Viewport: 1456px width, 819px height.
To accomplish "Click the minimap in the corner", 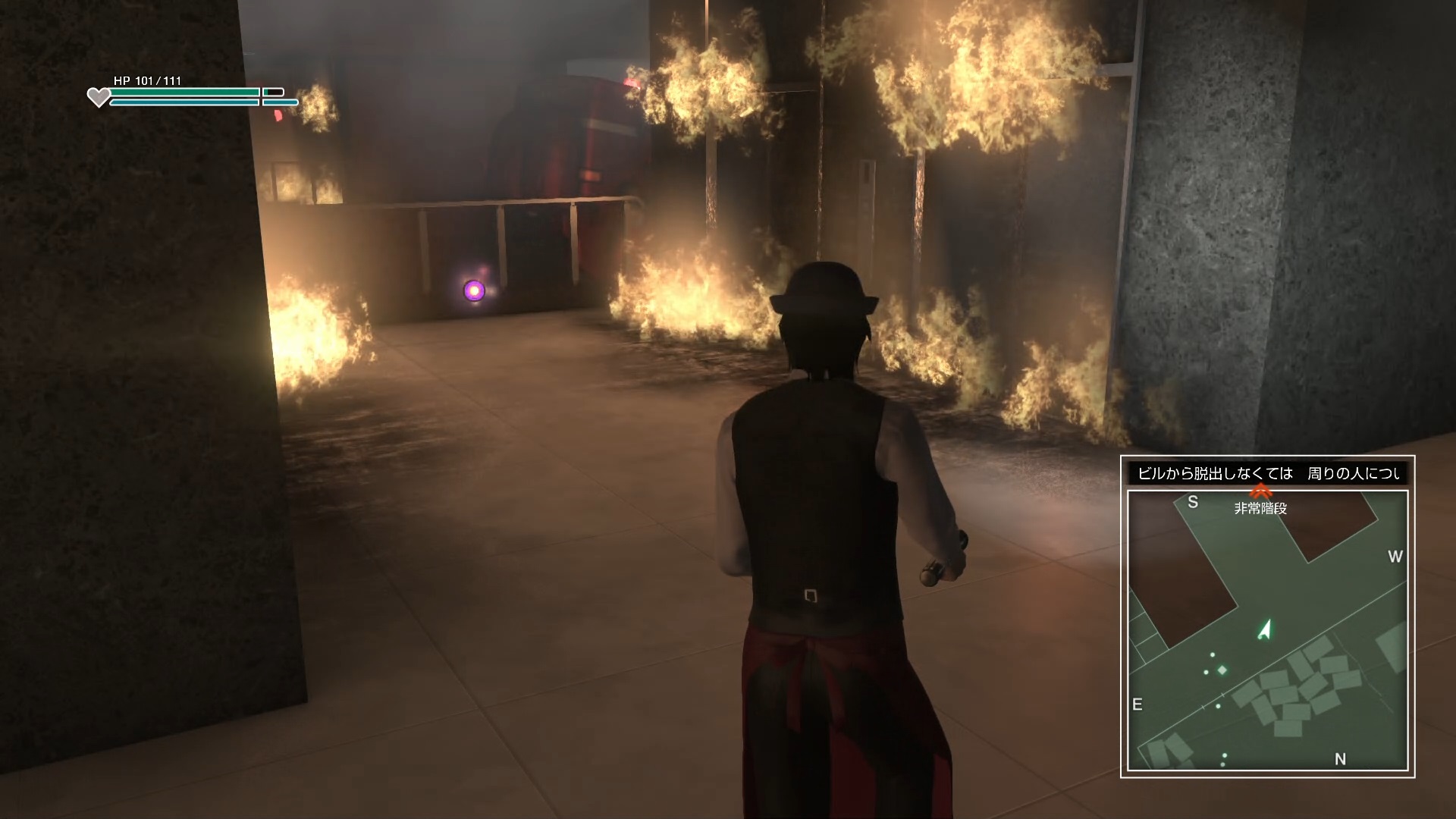I will 1267,629.
